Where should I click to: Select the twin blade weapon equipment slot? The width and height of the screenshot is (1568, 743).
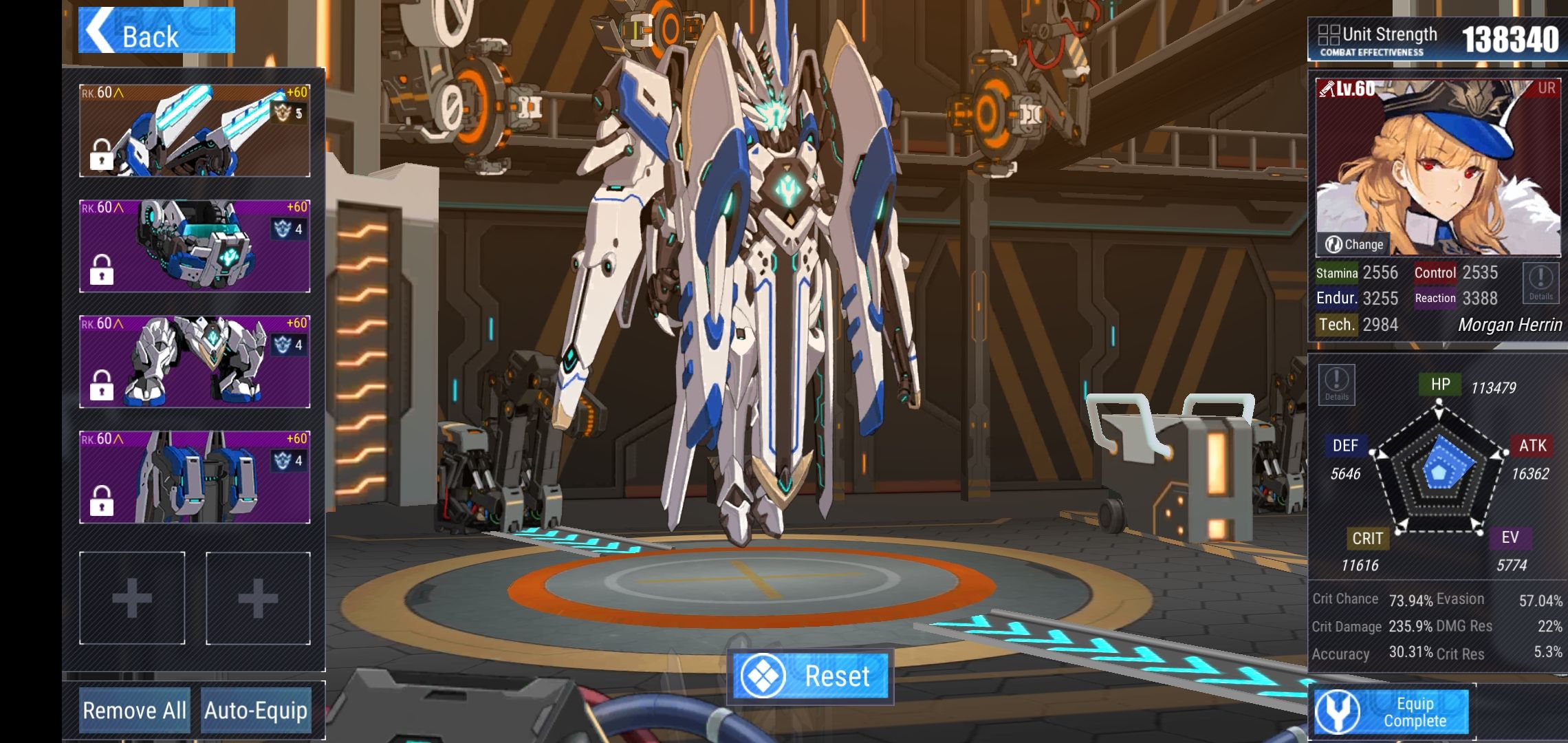tap(195, 131)
